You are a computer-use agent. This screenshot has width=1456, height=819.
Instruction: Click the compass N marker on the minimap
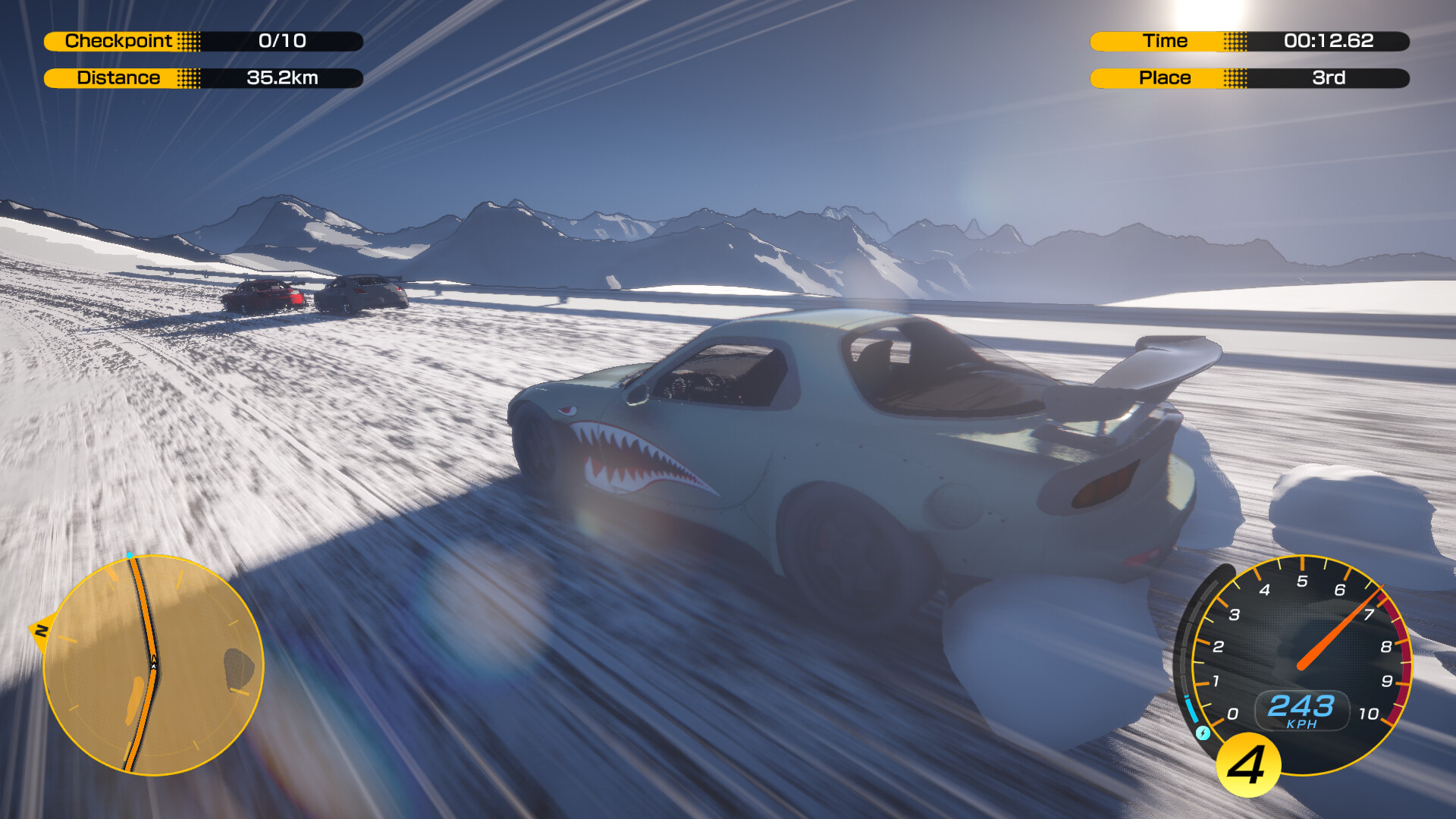coord(43,630)
